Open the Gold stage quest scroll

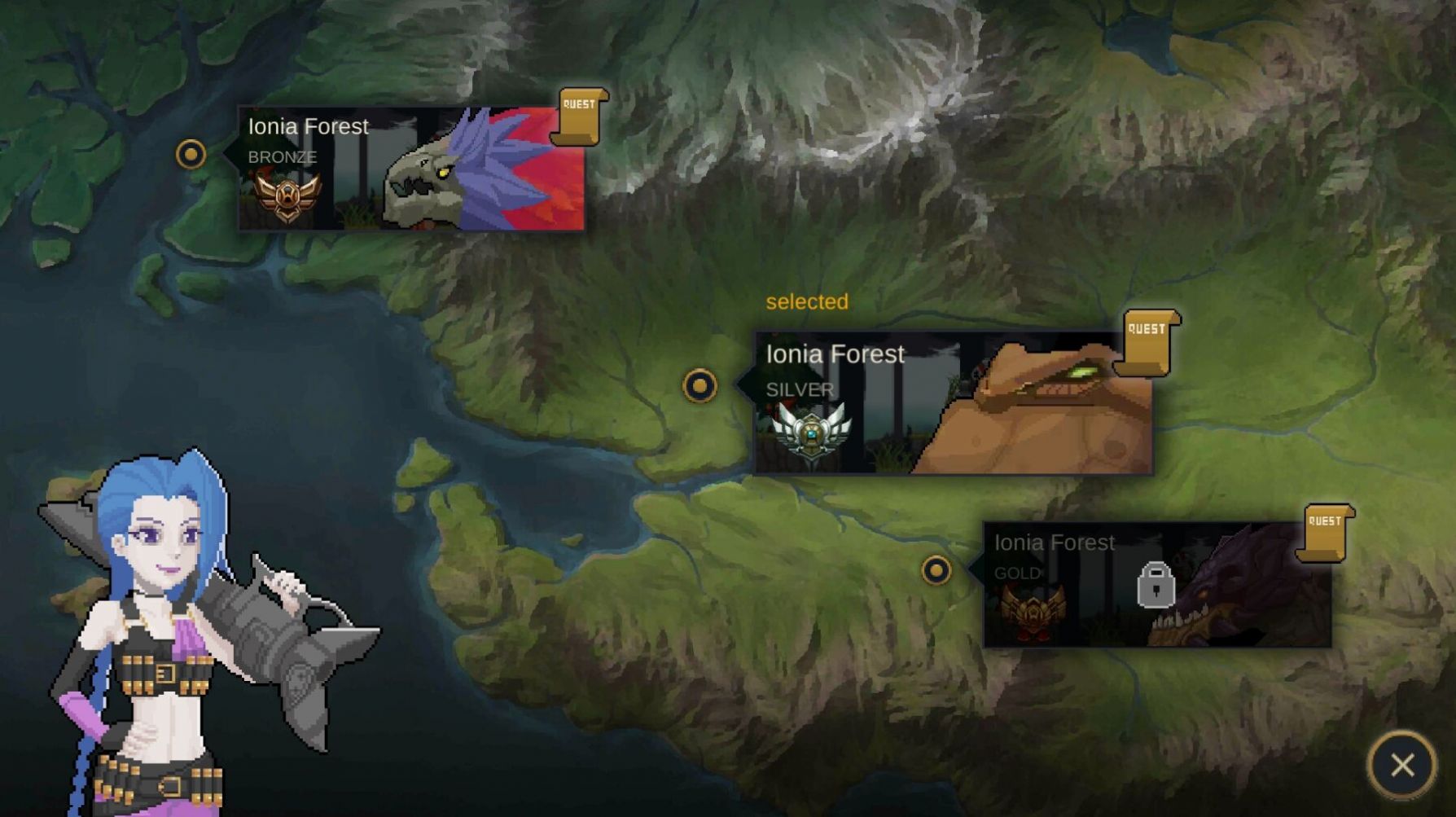coord(1326,533)
